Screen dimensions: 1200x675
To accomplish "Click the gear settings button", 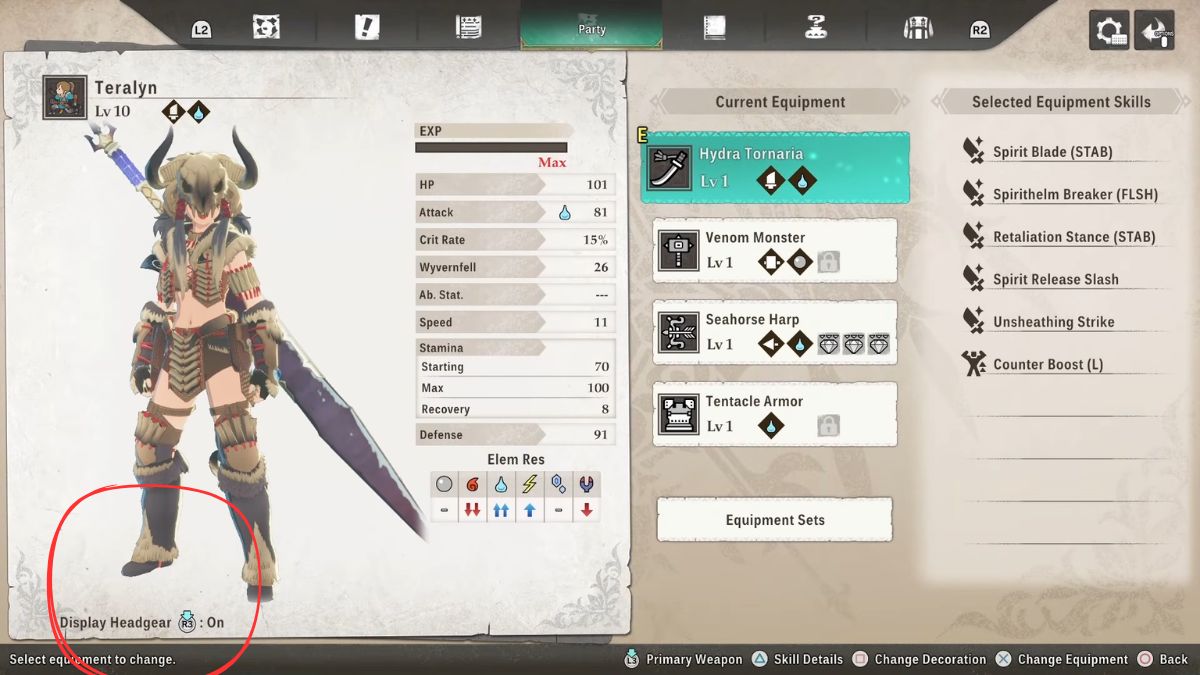I will click(x=1109, y=30).
